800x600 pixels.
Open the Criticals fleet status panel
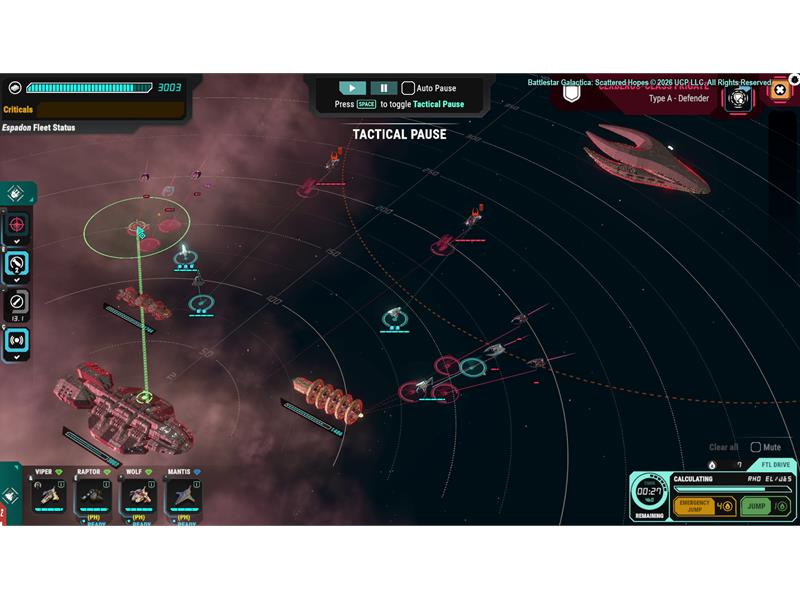coord(93,109)
